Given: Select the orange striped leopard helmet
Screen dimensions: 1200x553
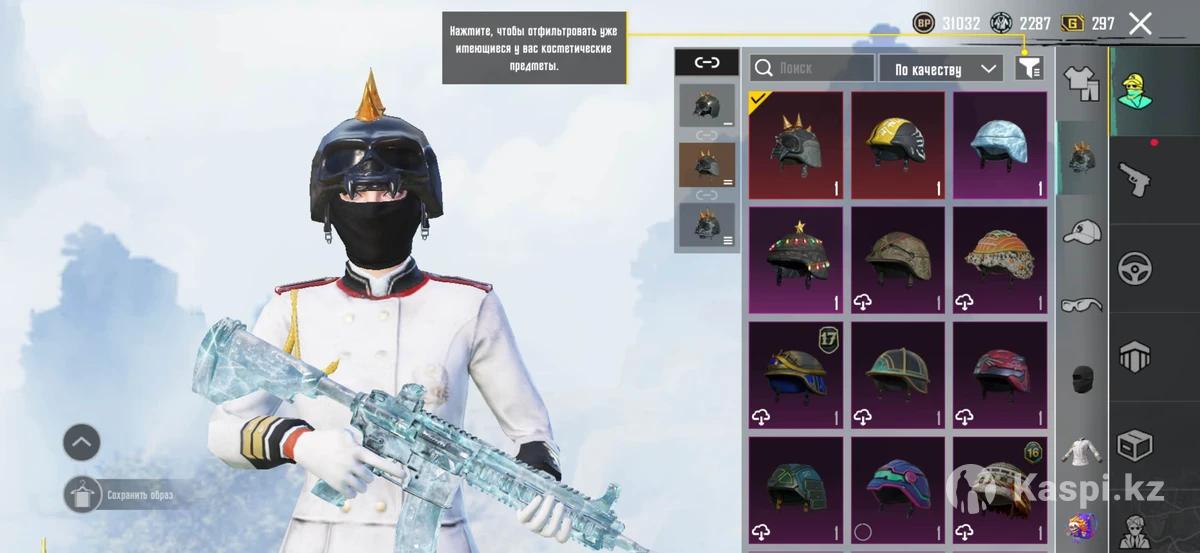Looking at the screenshot, I should [1000, 260].
